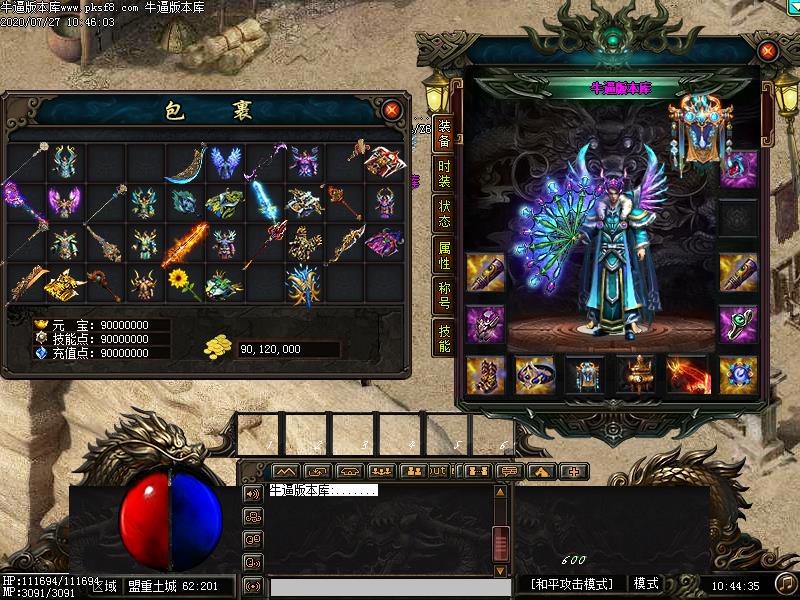Select the sunflower item in the bag
This screenshot has width=800, height=600.
pyautogui.click(x=180, y=282)
